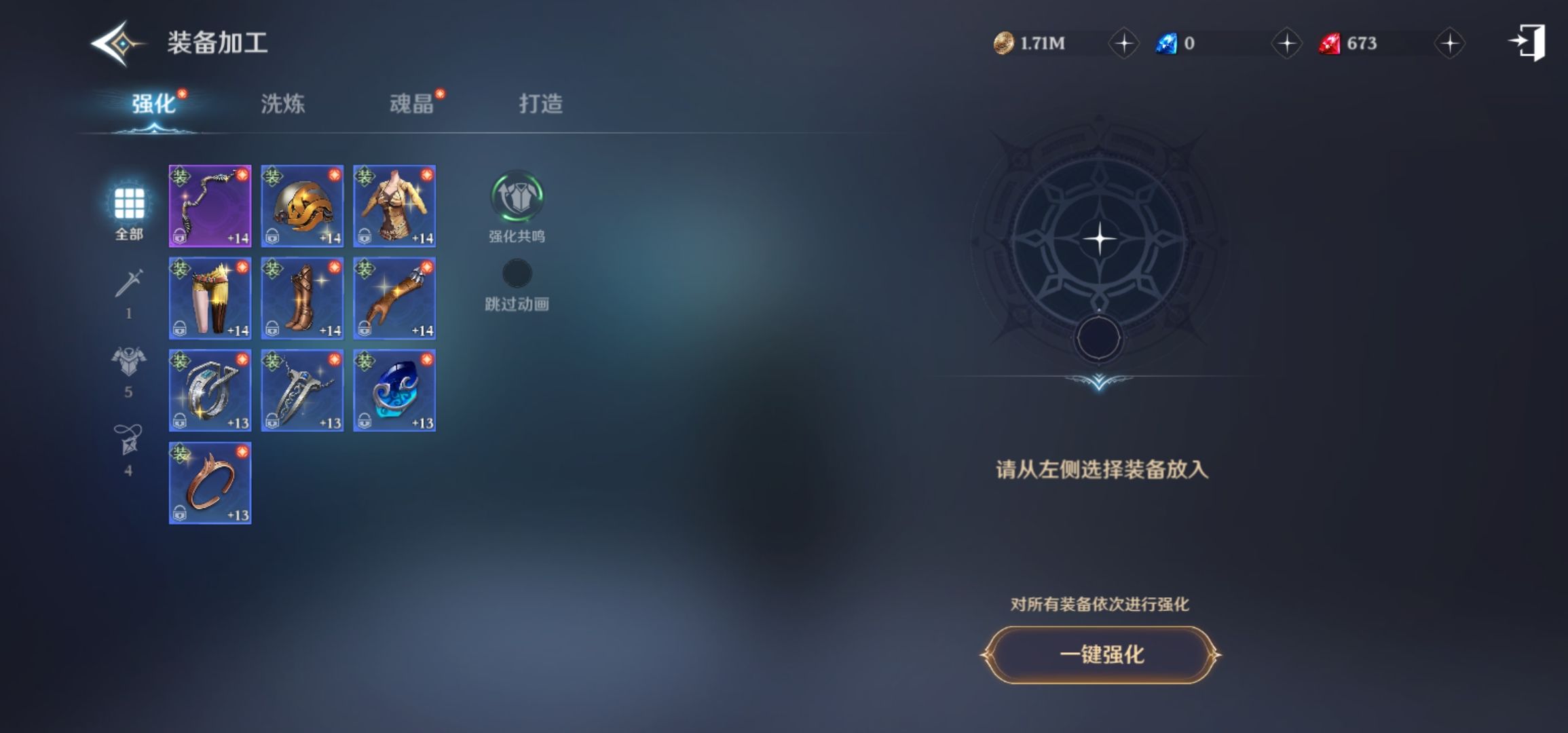Open the 魂晶 tab
Viewport: 1568px width, 733px height.
(411, 103)
